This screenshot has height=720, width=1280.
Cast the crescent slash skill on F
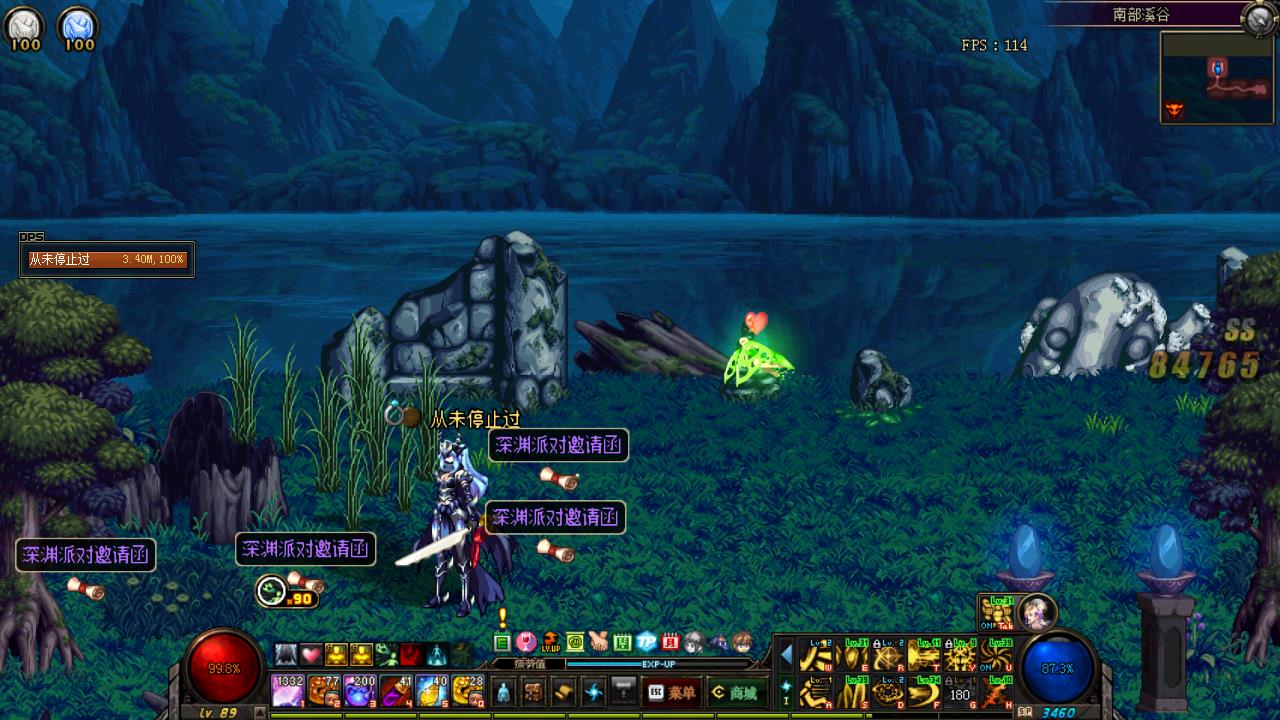pos(925,691)
